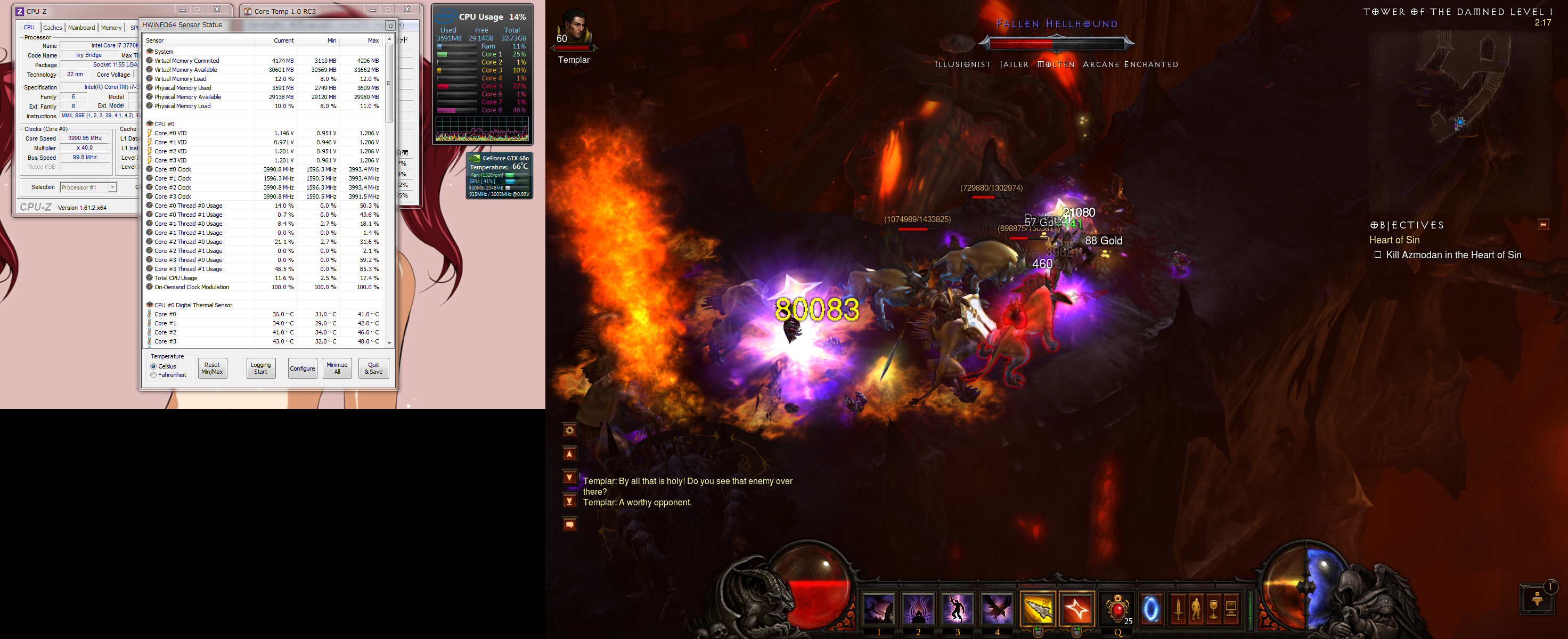Open inventory via the sword icon

pyautogui.click(x=1178, y=609)
